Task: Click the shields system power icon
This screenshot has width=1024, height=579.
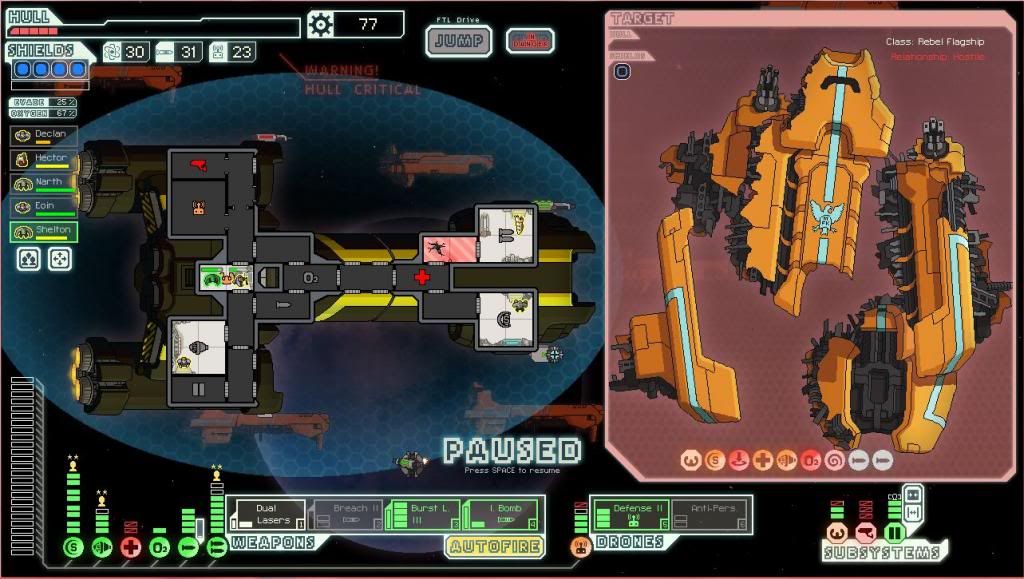Action: 72,547
